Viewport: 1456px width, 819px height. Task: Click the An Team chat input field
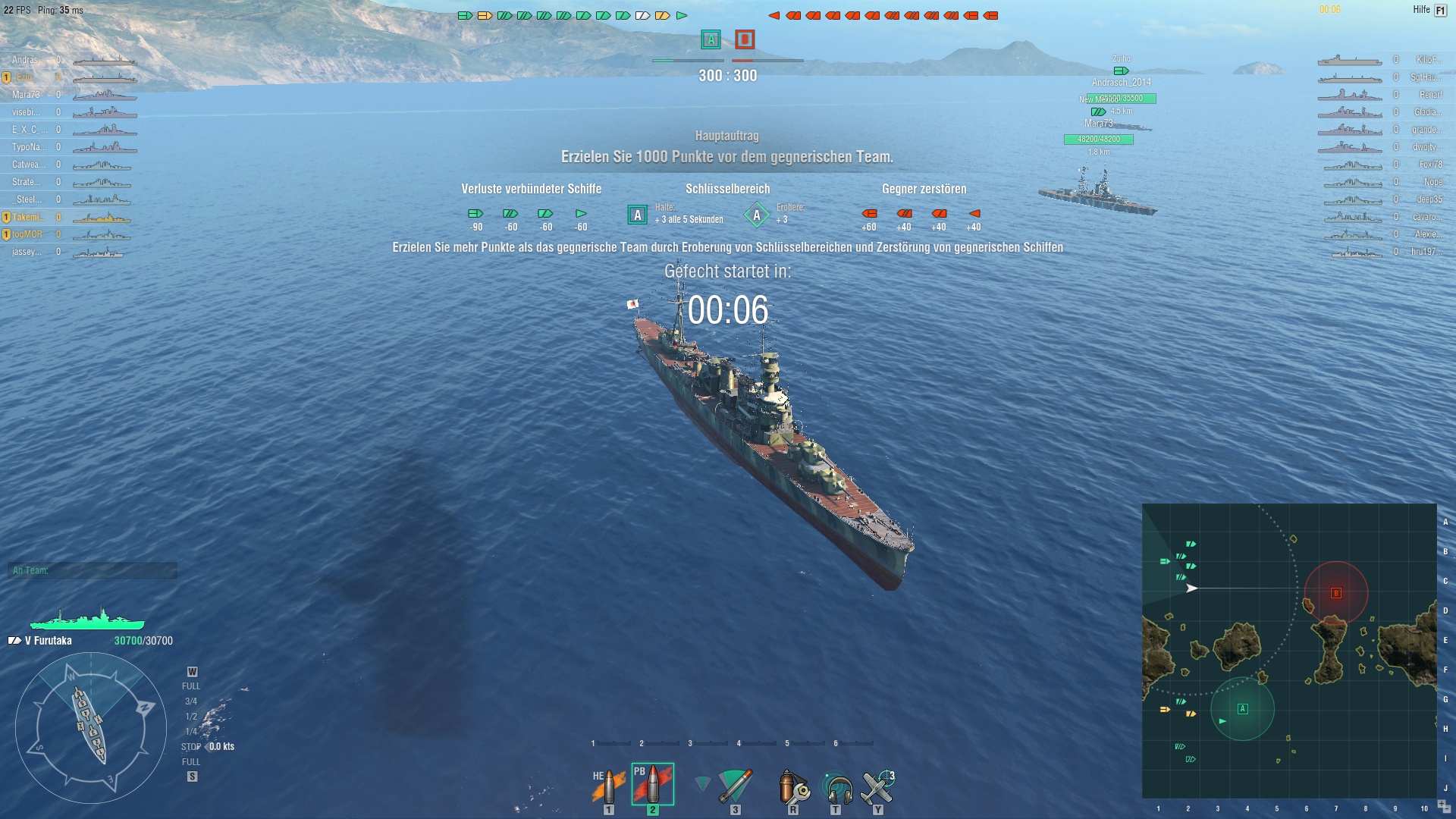91,571
